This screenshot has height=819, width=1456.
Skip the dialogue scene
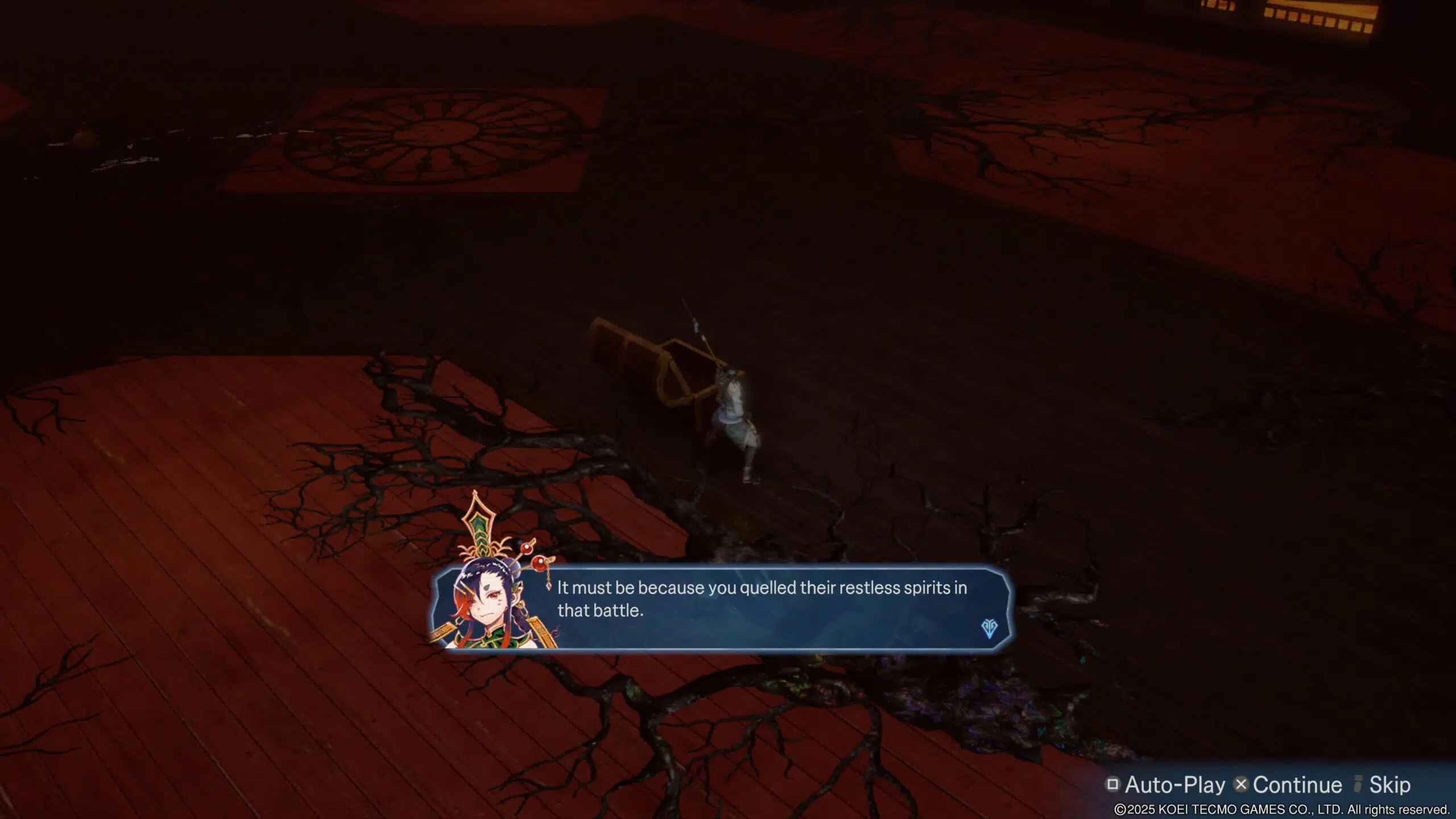1383,785
